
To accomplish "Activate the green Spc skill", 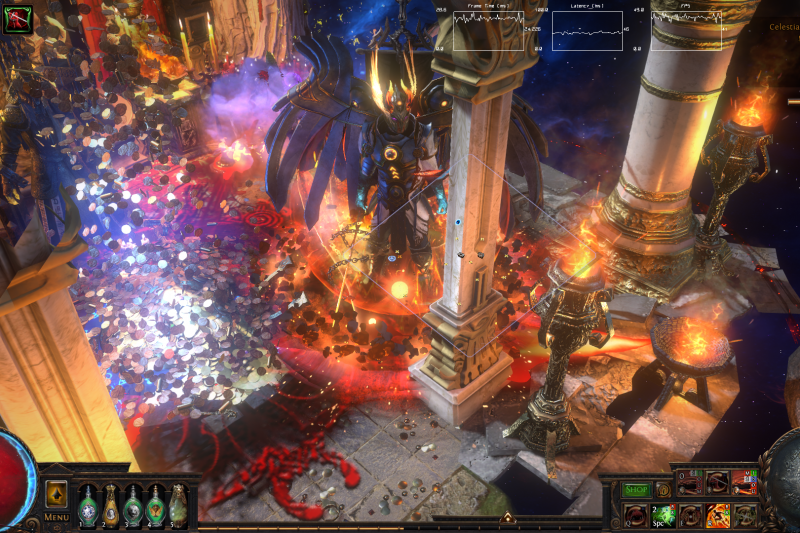I will (663, 515).
